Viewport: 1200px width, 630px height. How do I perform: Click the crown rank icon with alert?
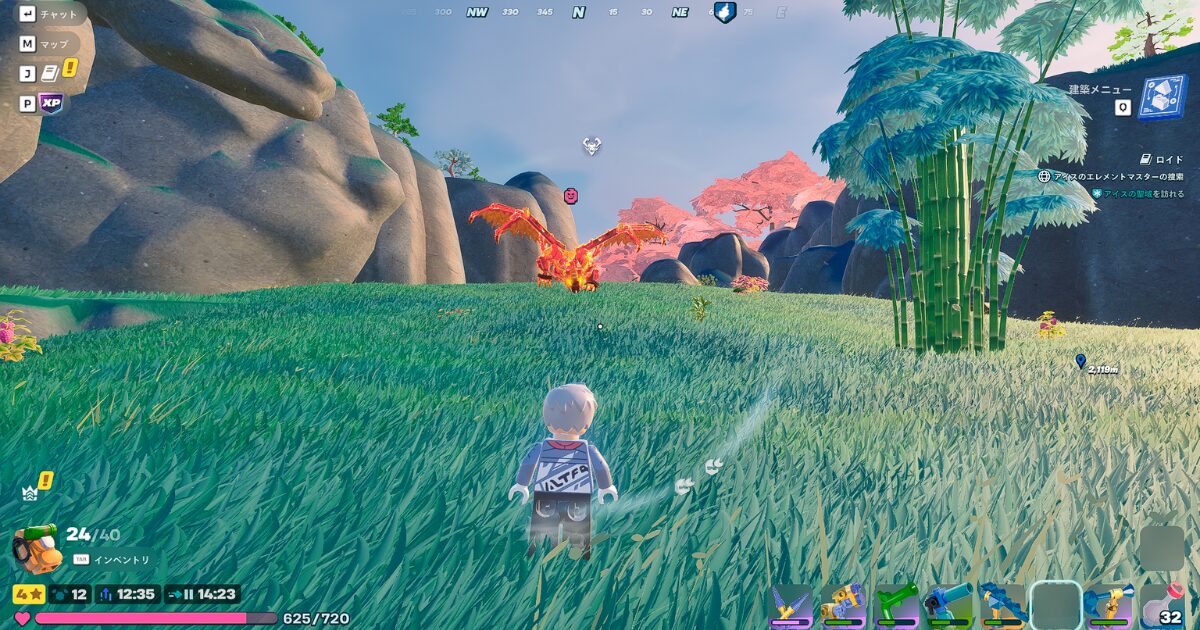coord(31,491)
